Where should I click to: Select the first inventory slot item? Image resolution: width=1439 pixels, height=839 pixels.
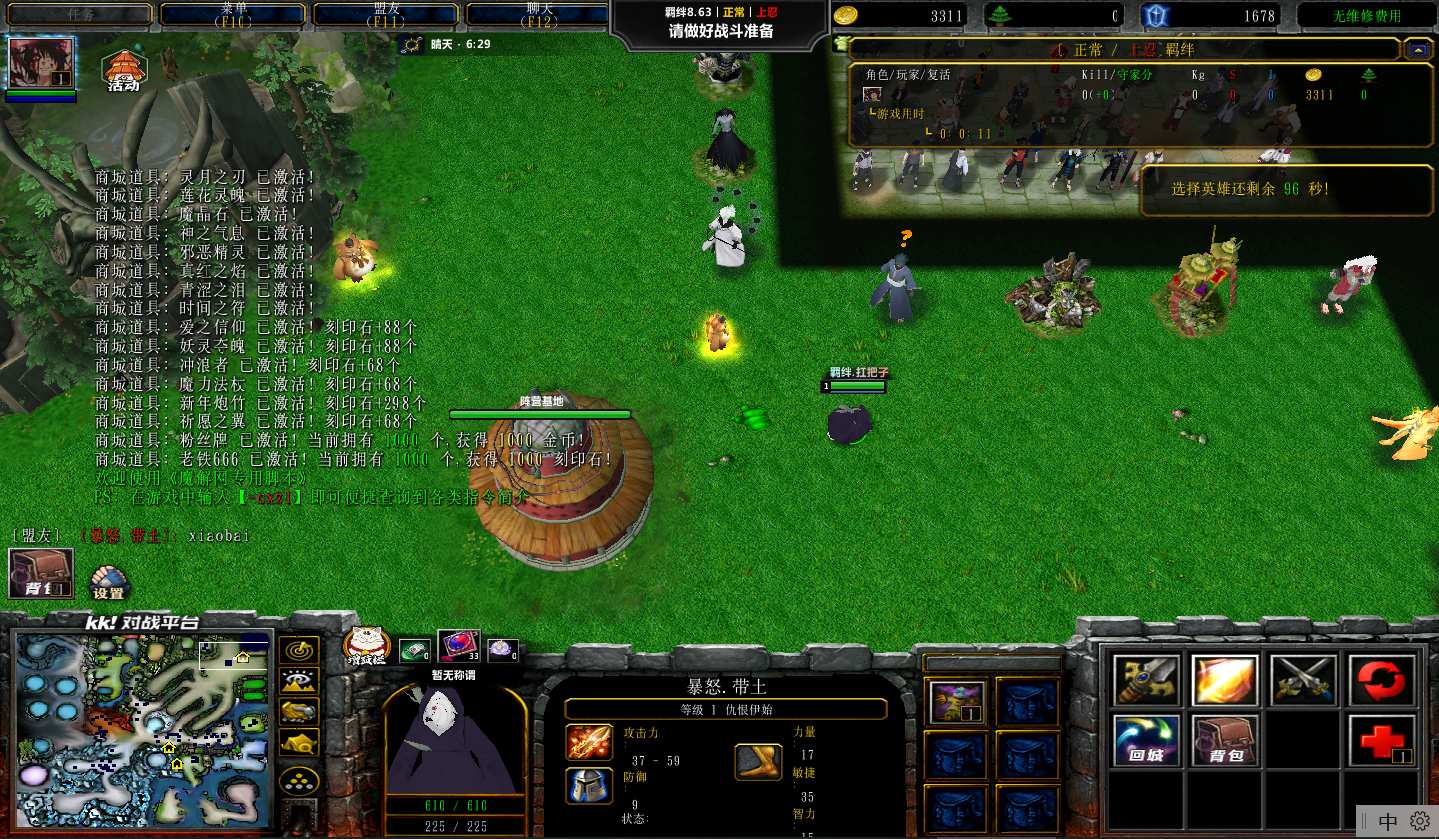coord(957,701)
